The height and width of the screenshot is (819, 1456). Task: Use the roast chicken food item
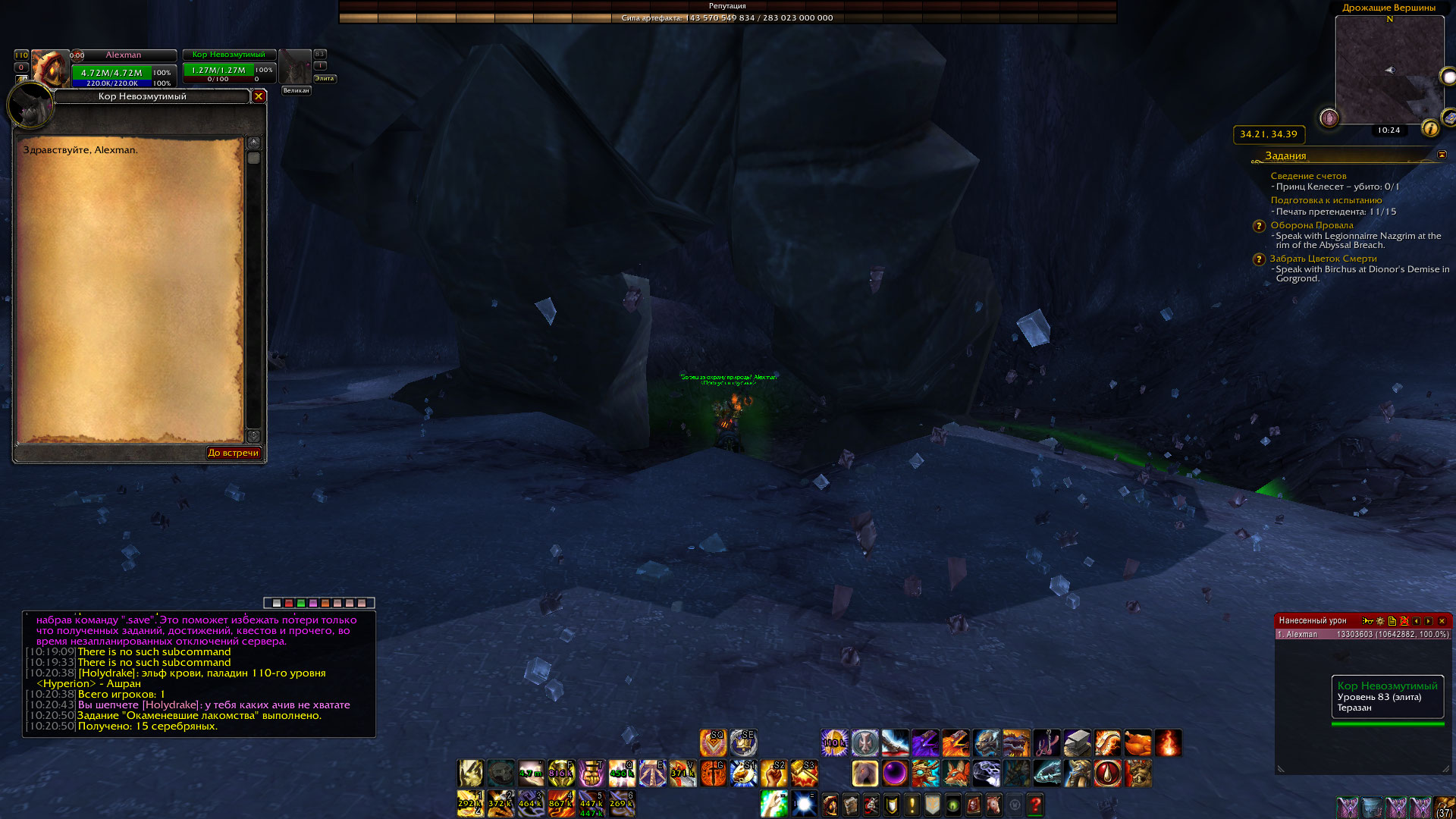coord(1137,743)
